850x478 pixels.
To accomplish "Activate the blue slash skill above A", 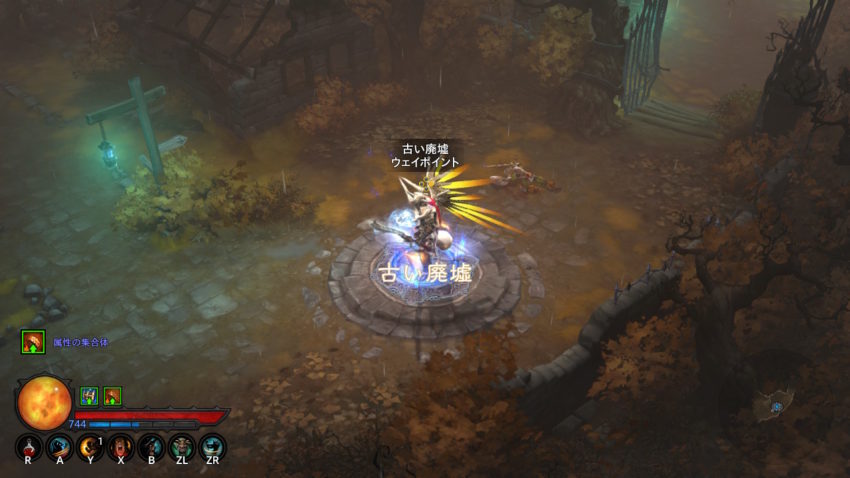I will point(59,446).
